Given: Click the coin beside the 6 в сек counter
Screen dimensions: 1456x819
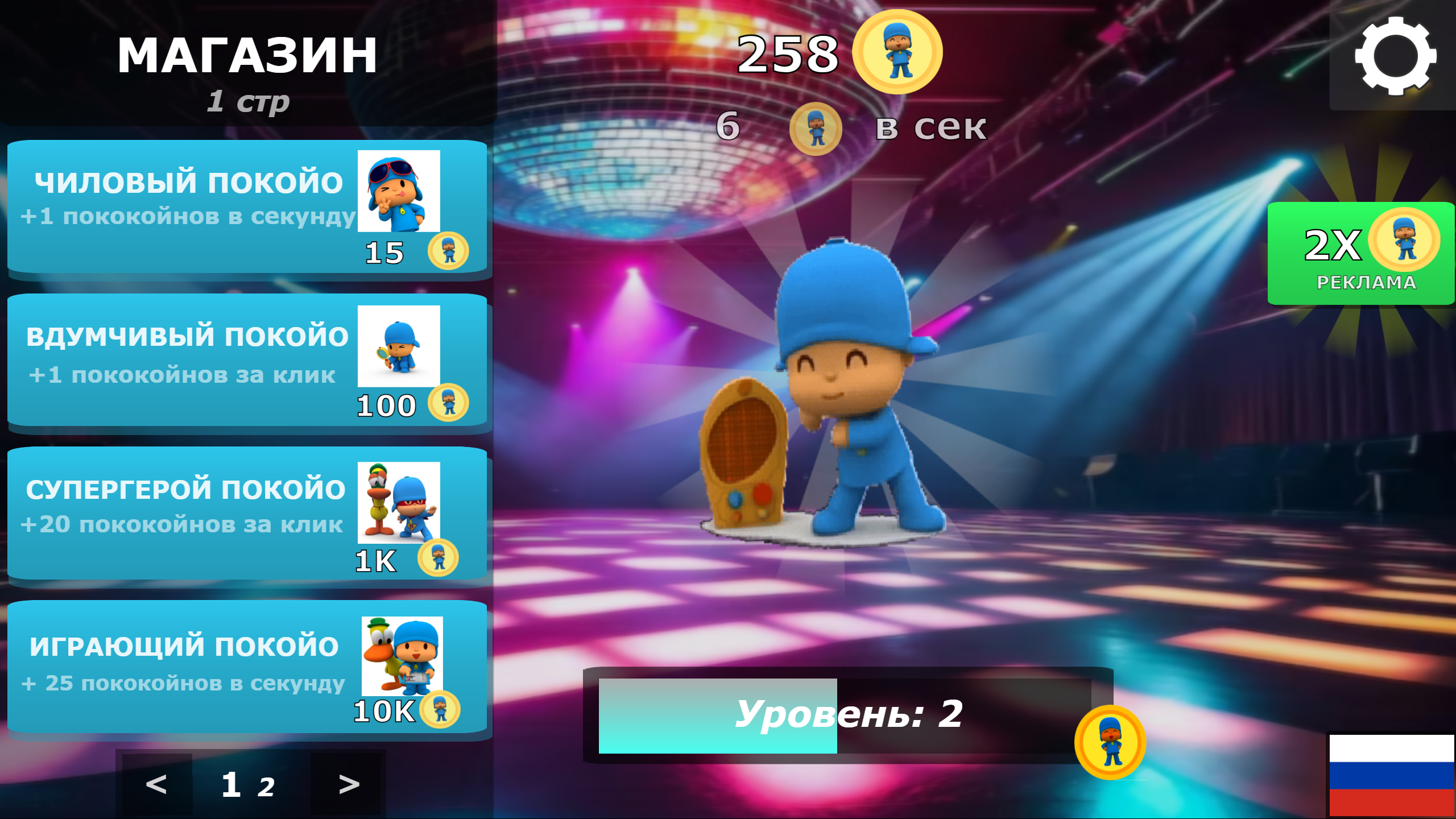Looking at the screenshot, I should (x=816, y=129).
